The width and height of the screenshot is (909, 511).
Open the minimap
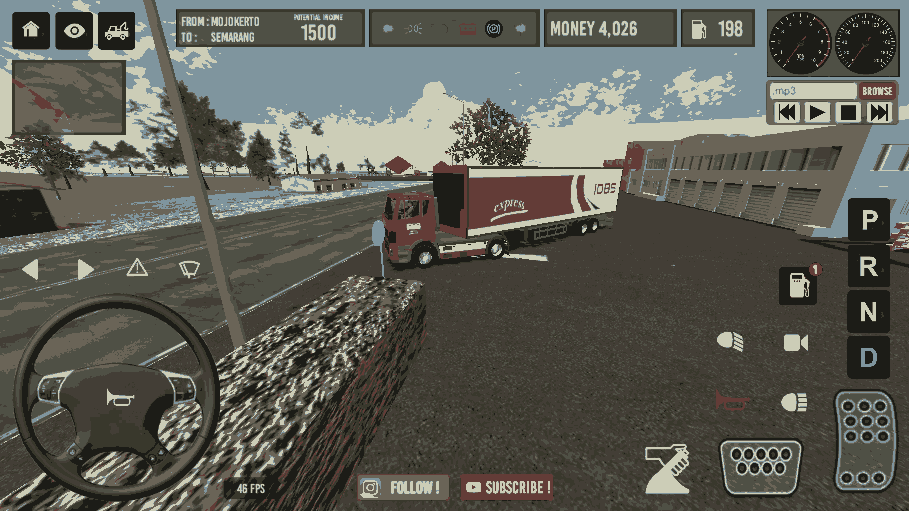[x=69, y=97]
